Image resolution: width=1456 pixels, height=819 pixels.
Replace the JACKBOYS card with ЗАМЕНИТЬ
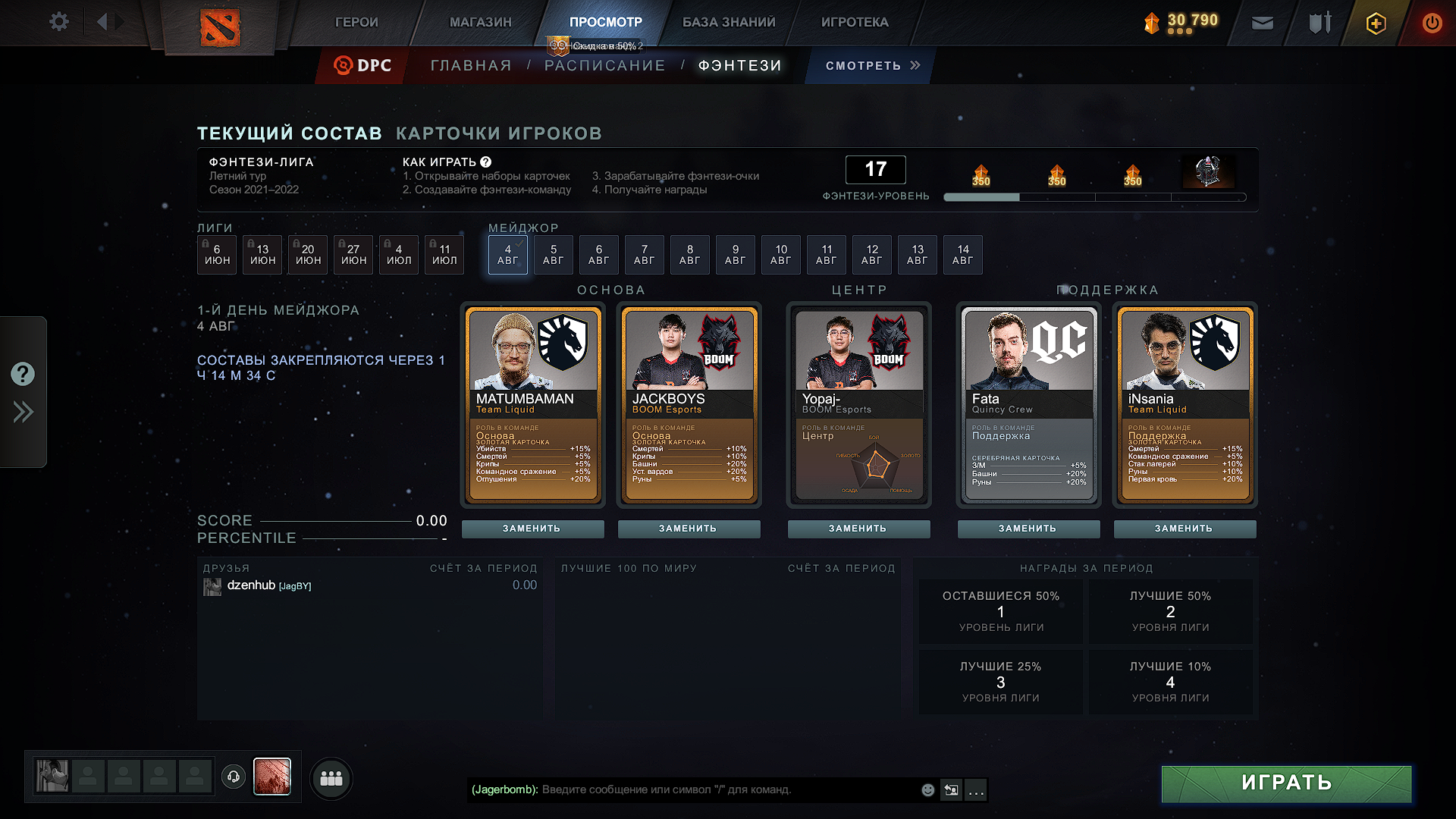pos(688,529)
